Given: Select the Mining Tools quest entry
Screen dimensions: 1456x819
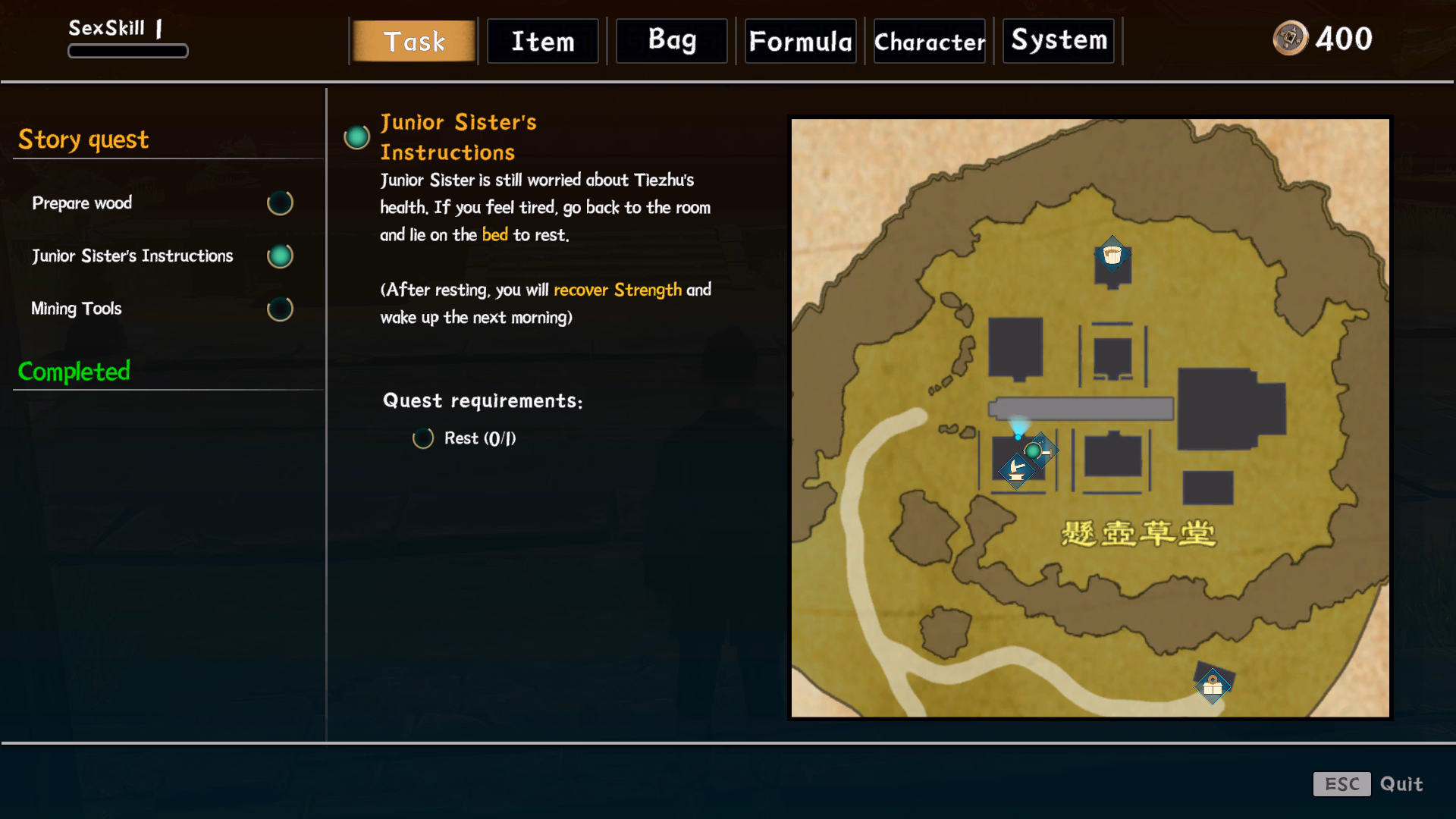Looking at the screenshot, I should click(x=76, y=309).
